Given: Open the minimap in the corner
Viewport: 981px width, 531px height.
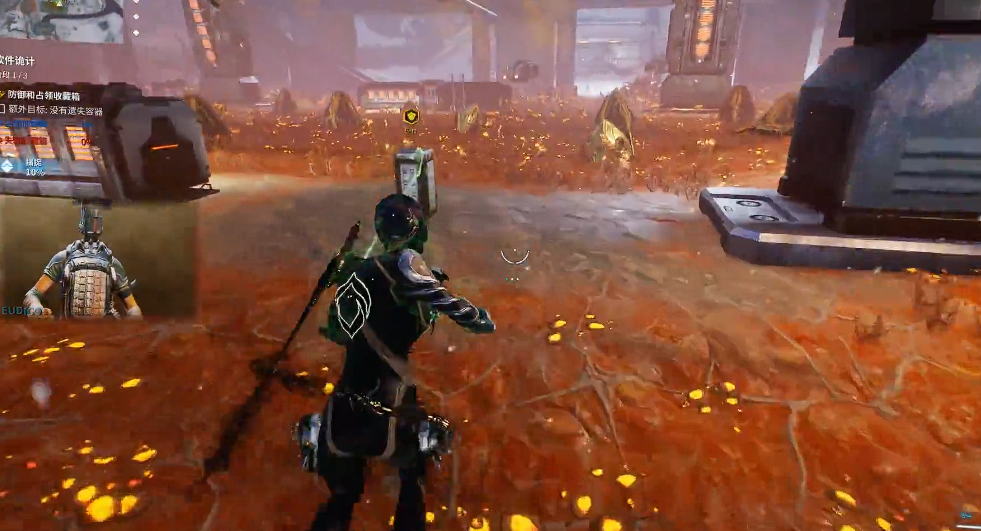Looking at the screenshot, I should tap(62, 21).
